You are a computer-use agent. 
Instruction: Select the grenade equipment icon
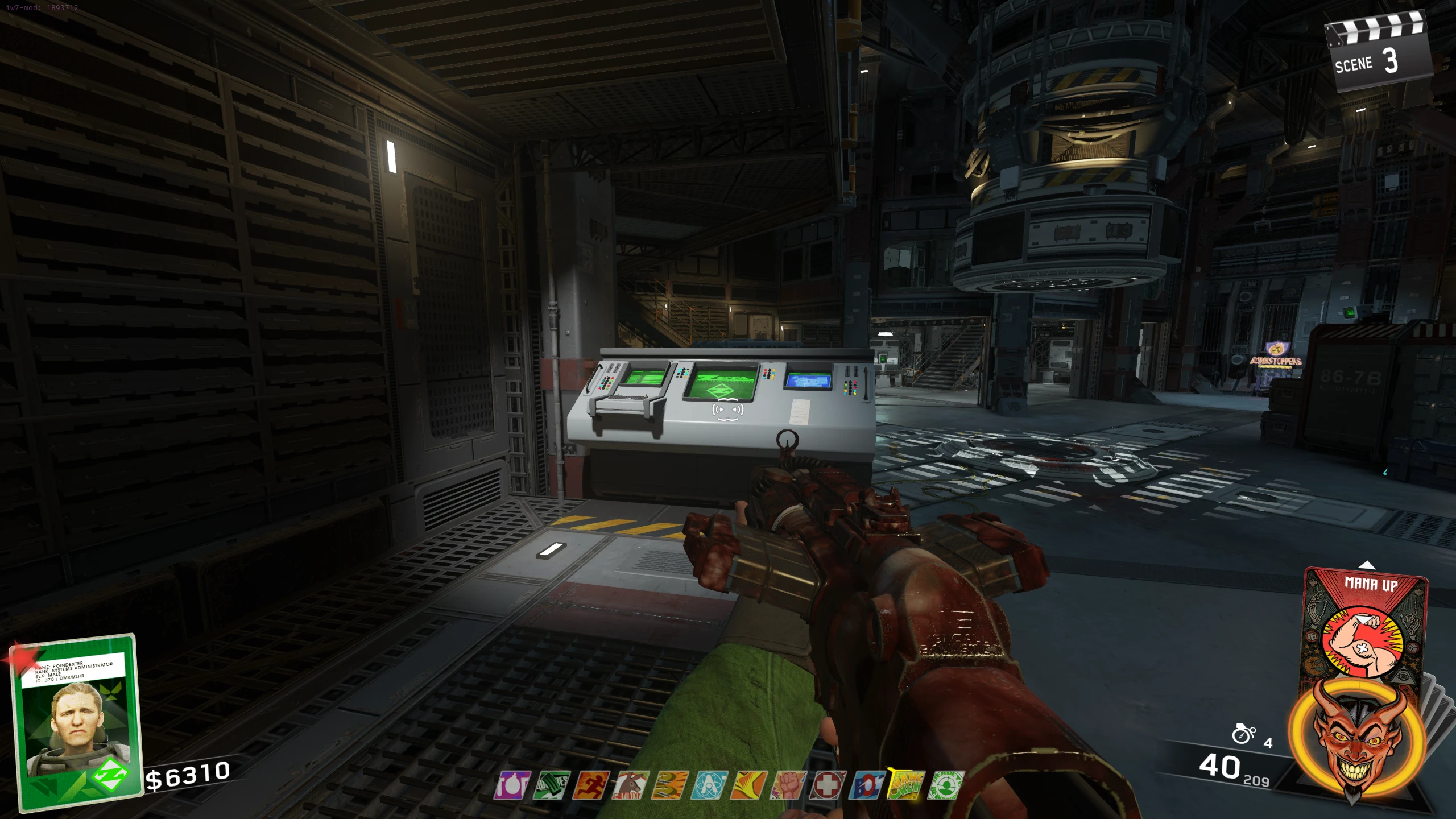(x=1243, y=734)
